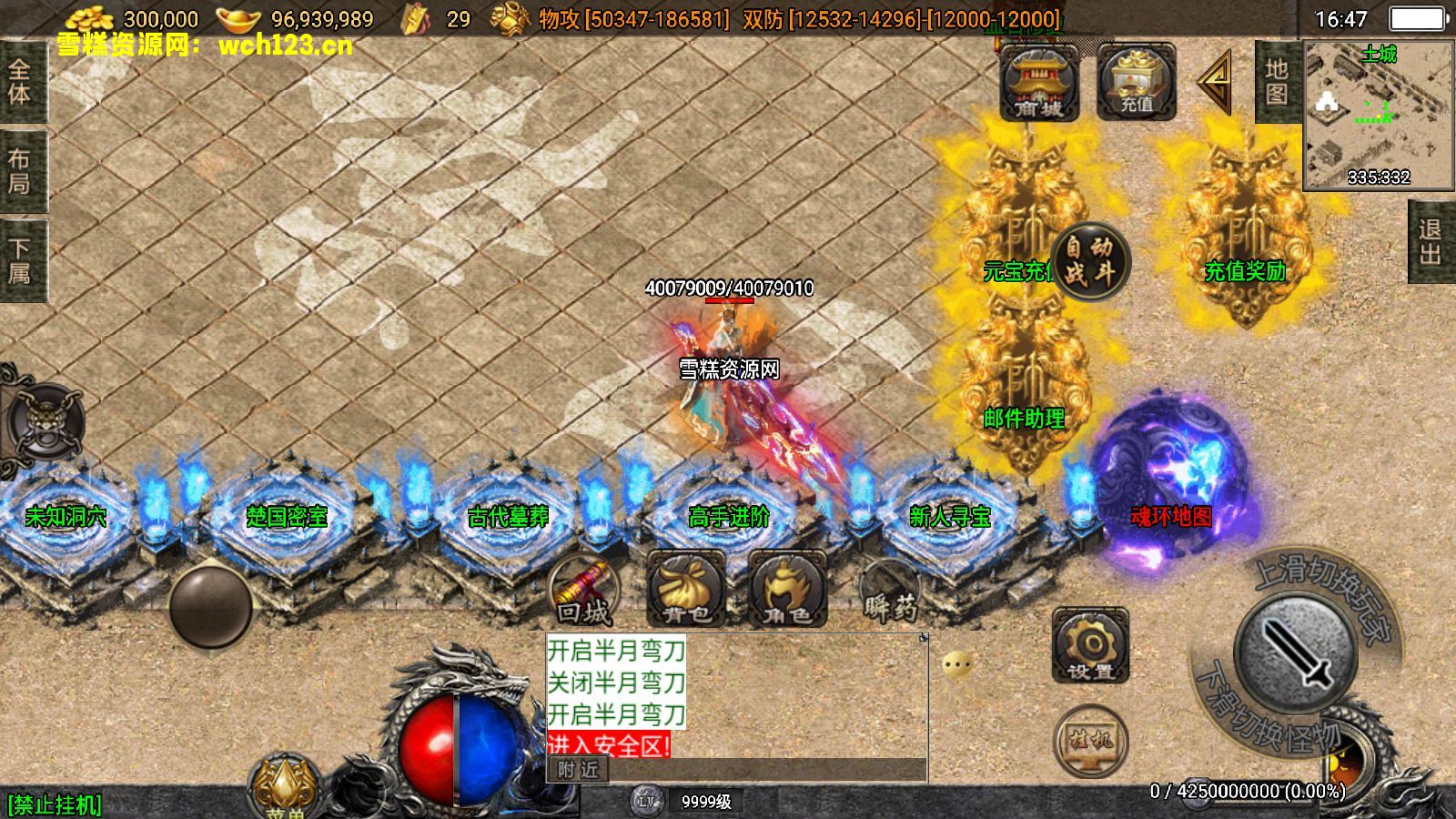Activate the 挂机 auto-hunt button
1456x819 pixels.
1090,740
